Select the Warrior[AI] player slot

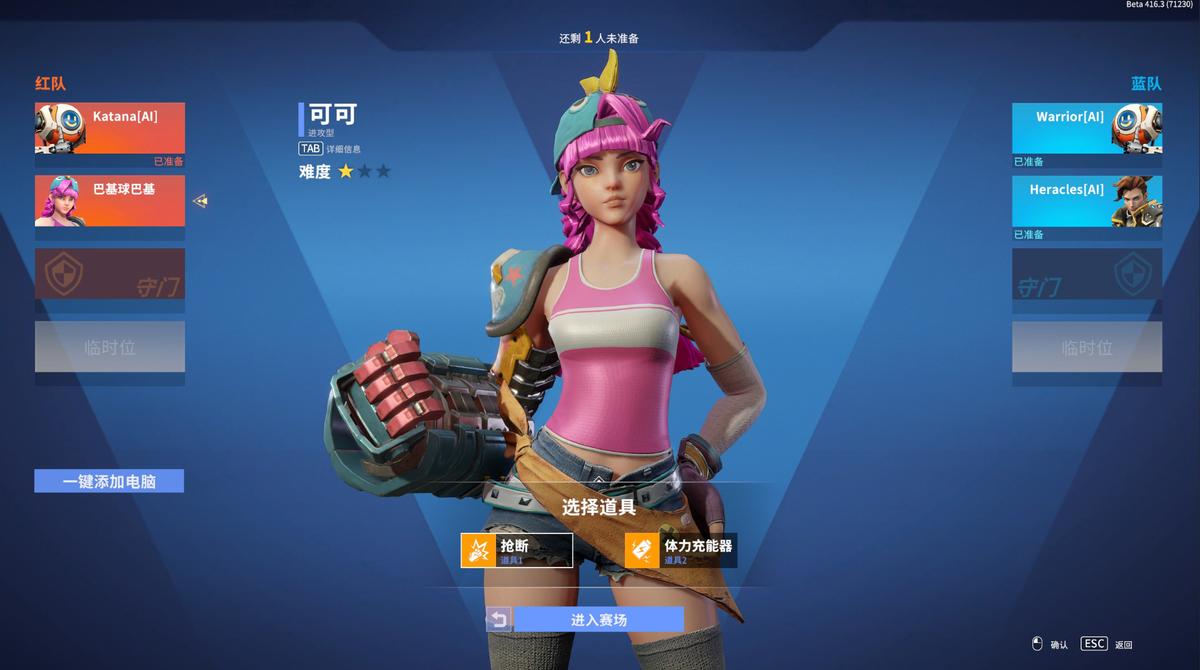1087,128
